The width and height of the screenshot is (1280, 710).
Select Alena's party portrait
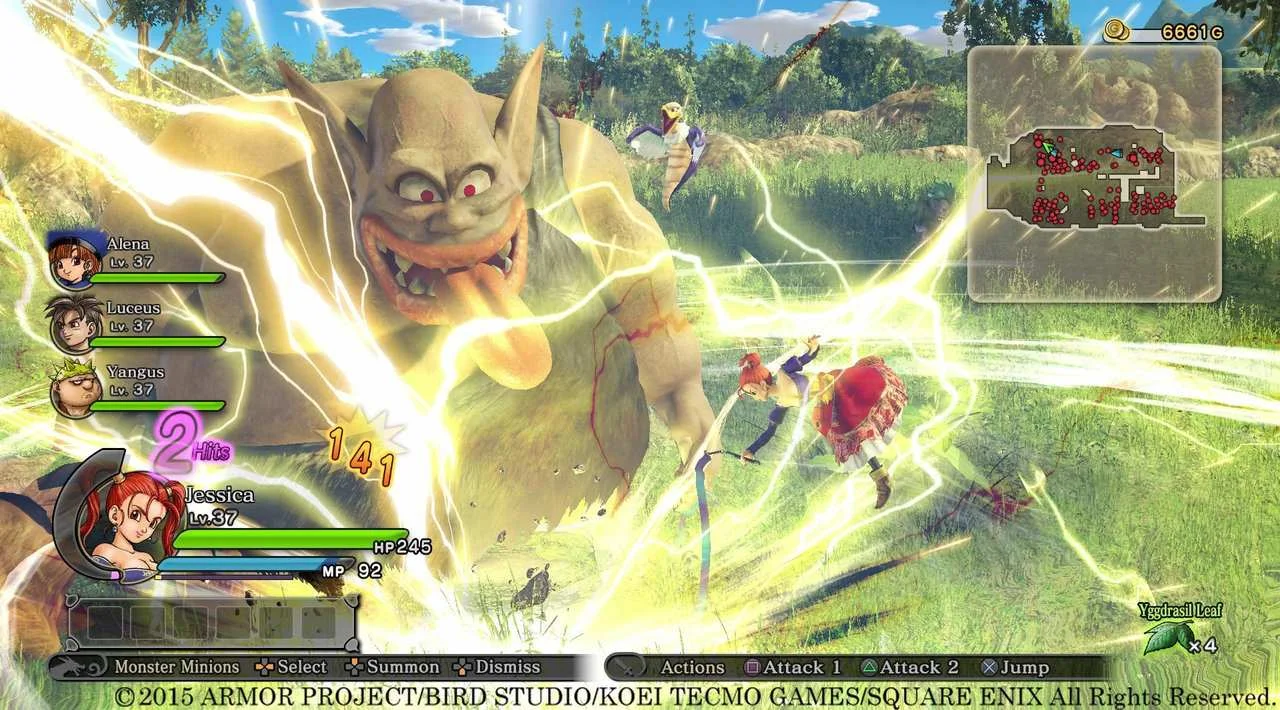[74, 259]
